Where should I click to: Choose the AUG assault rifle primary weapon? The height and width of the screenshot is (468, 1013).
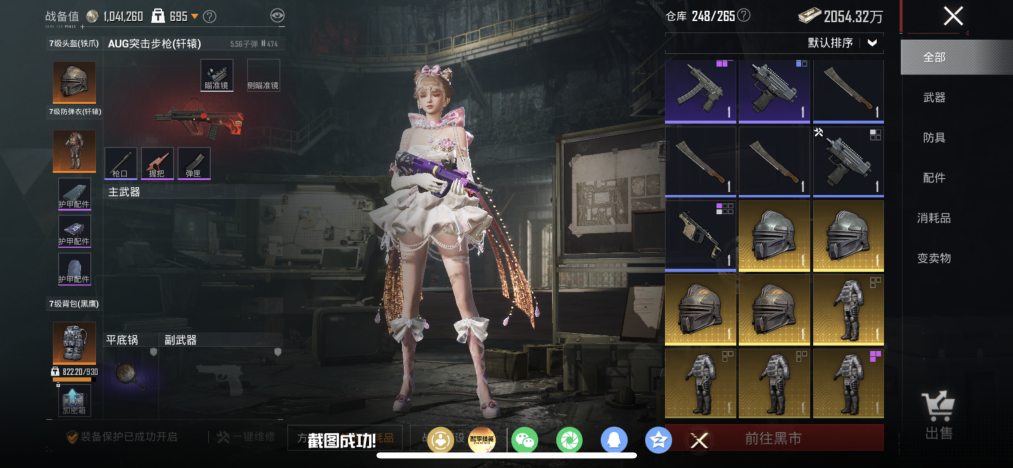click(x=199, y=122)
